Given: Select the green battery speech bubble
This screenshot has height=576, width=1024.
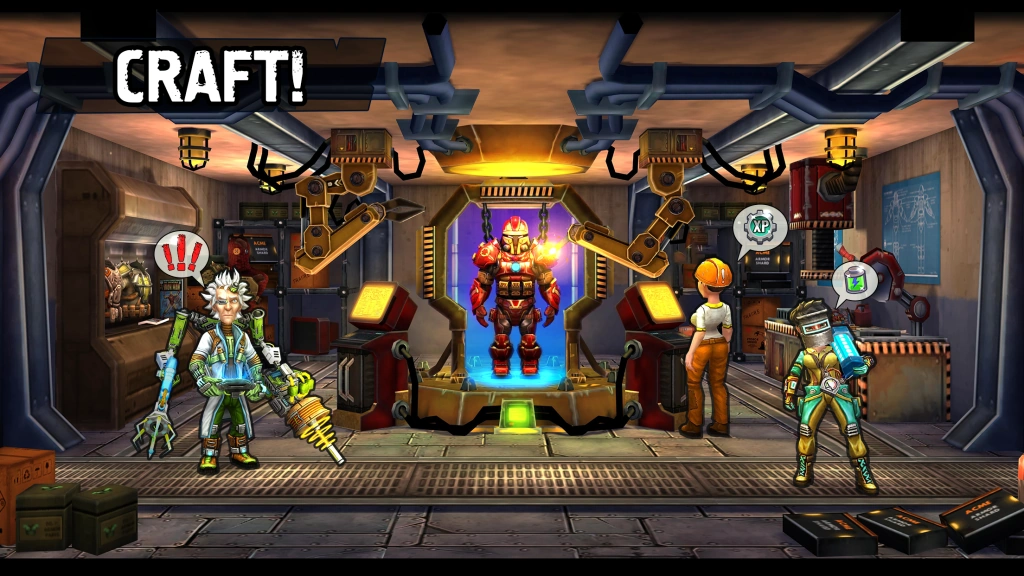Looking at the screenshot, I should coord(853,280).
